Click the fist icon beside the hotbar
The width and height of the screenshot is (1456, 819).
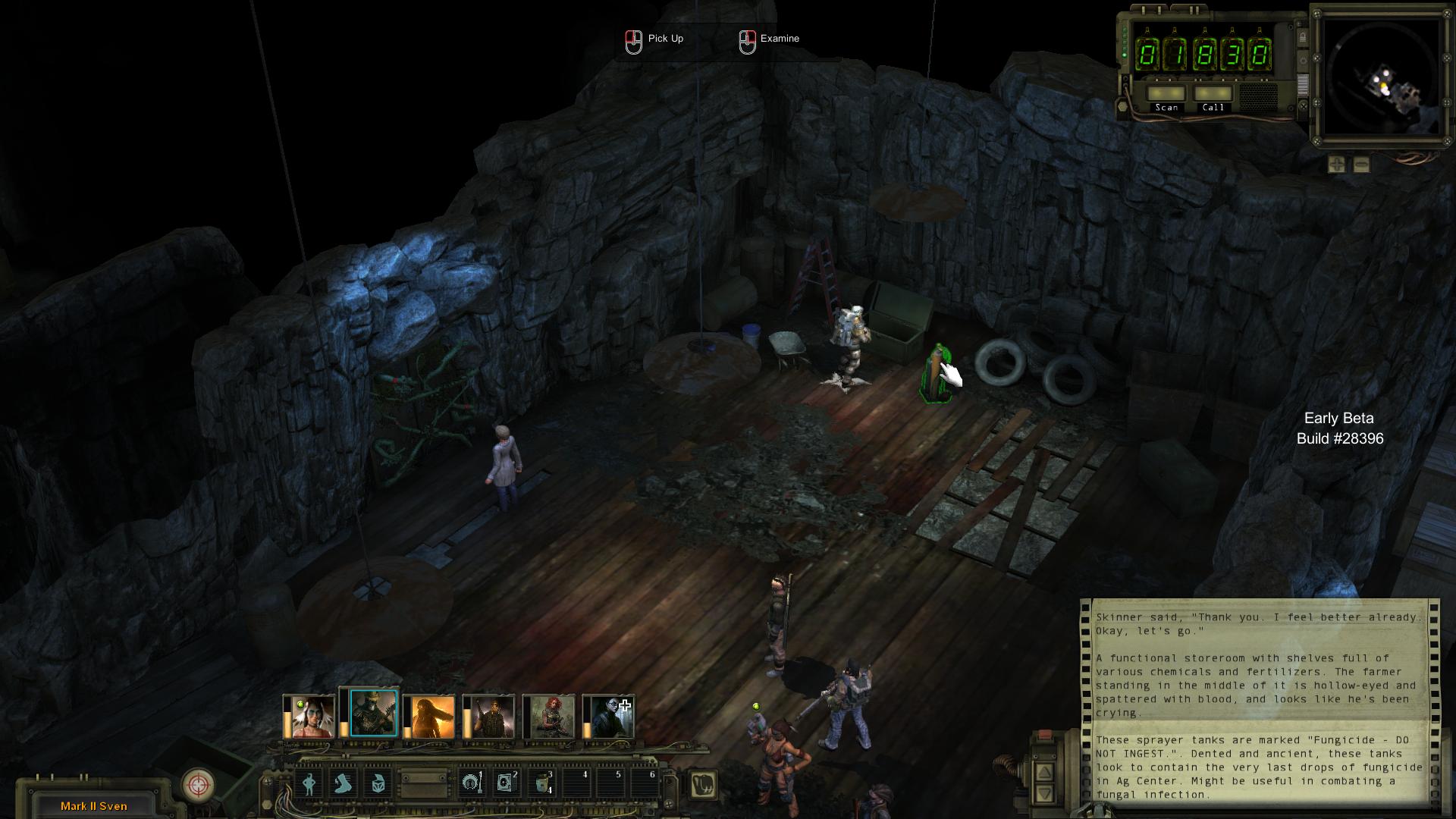click(704, 783)
